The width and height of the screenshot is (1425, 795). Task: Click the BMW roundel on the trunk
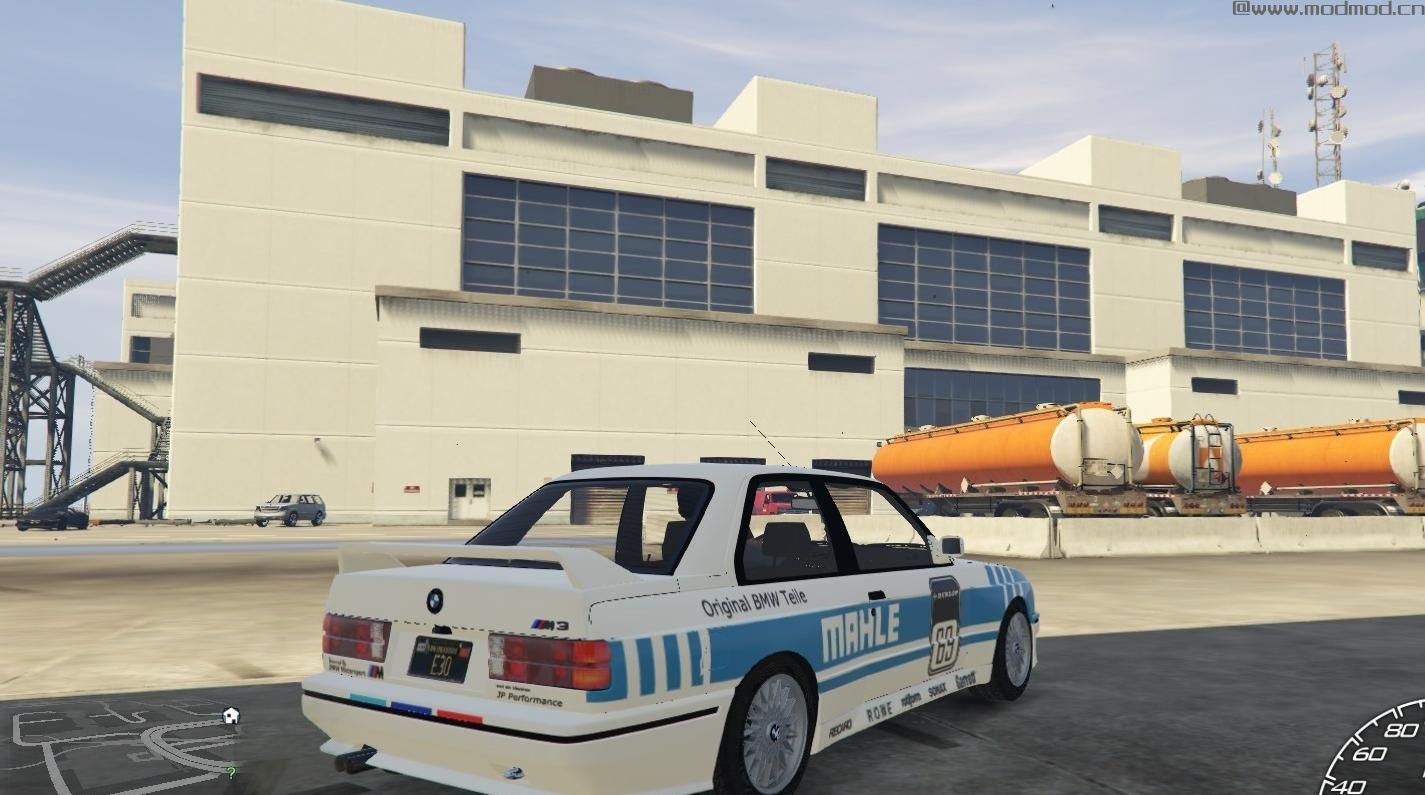(435, 600)
